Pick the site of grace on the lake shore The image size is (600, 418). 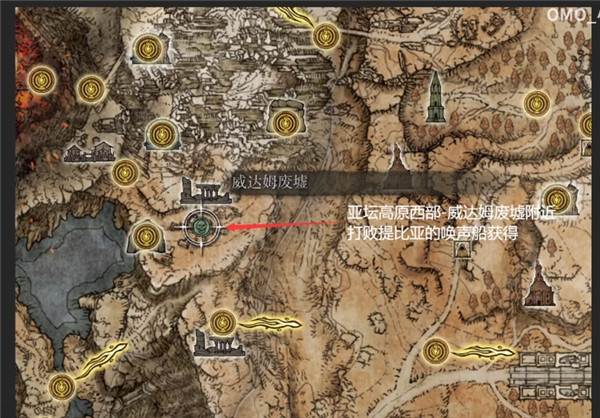tap(145, 237)
